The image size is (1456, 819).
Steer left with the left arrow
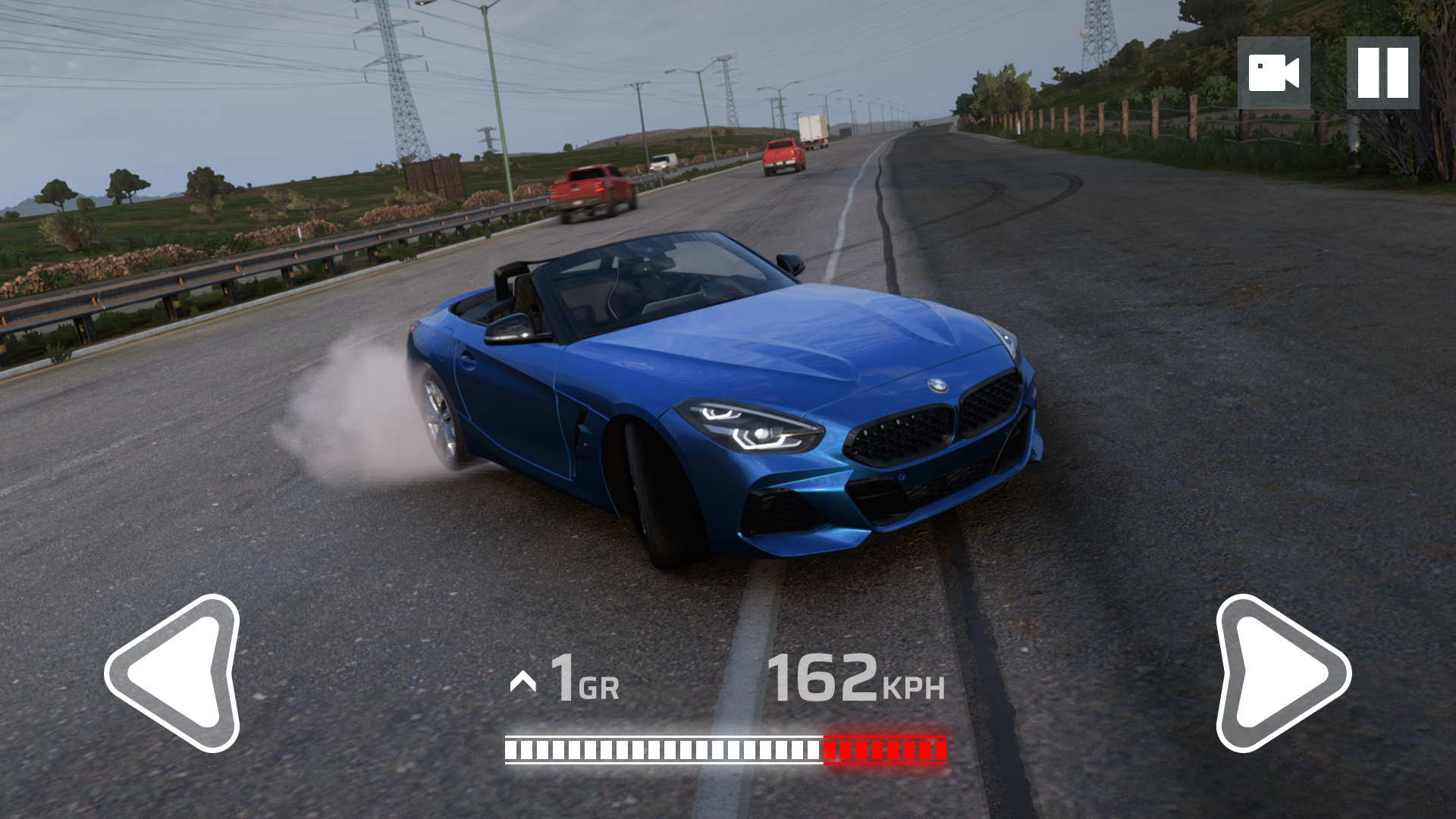[176, 673]
